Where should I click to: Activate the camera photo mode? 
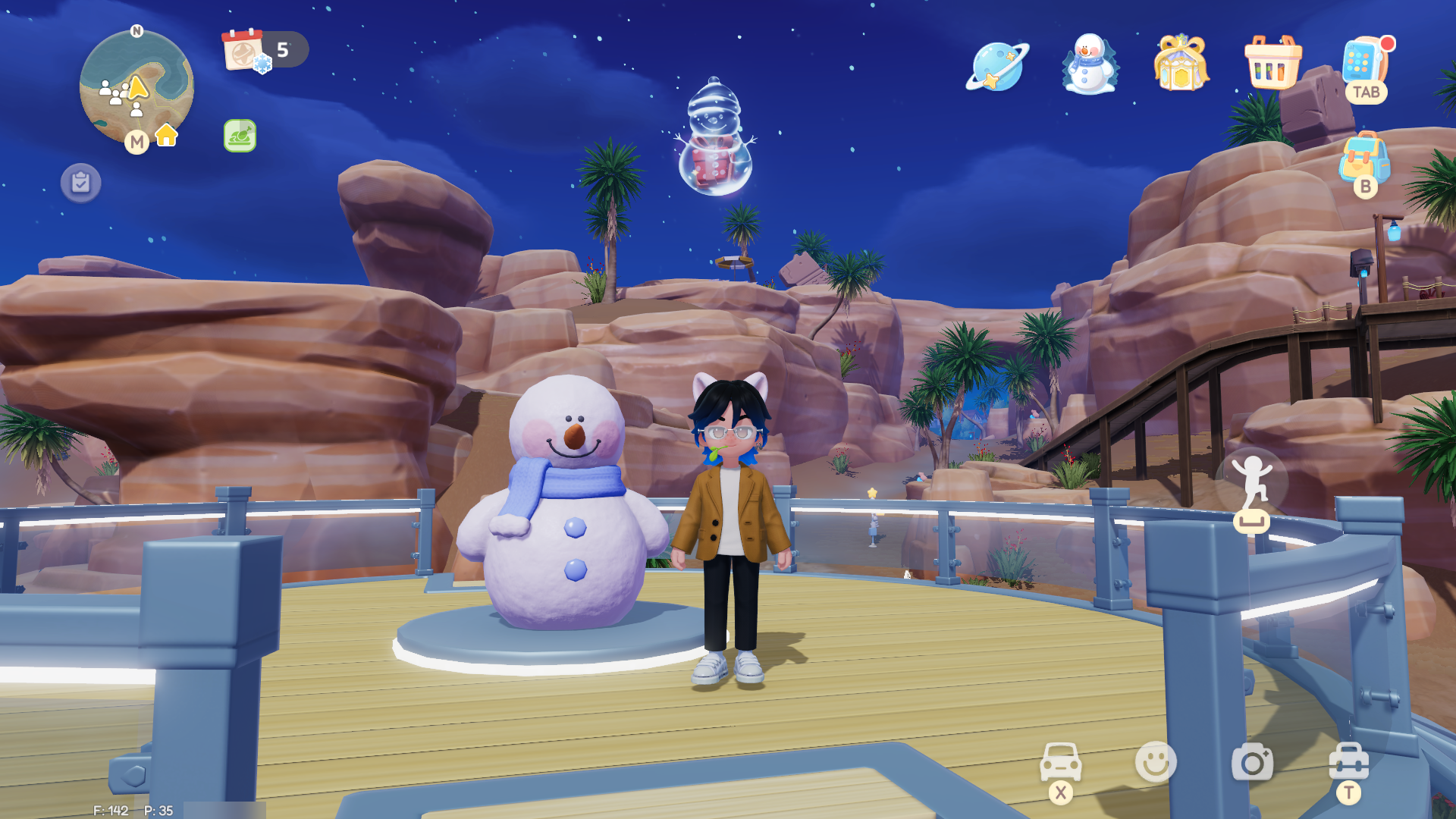[x=1252, y=761]
